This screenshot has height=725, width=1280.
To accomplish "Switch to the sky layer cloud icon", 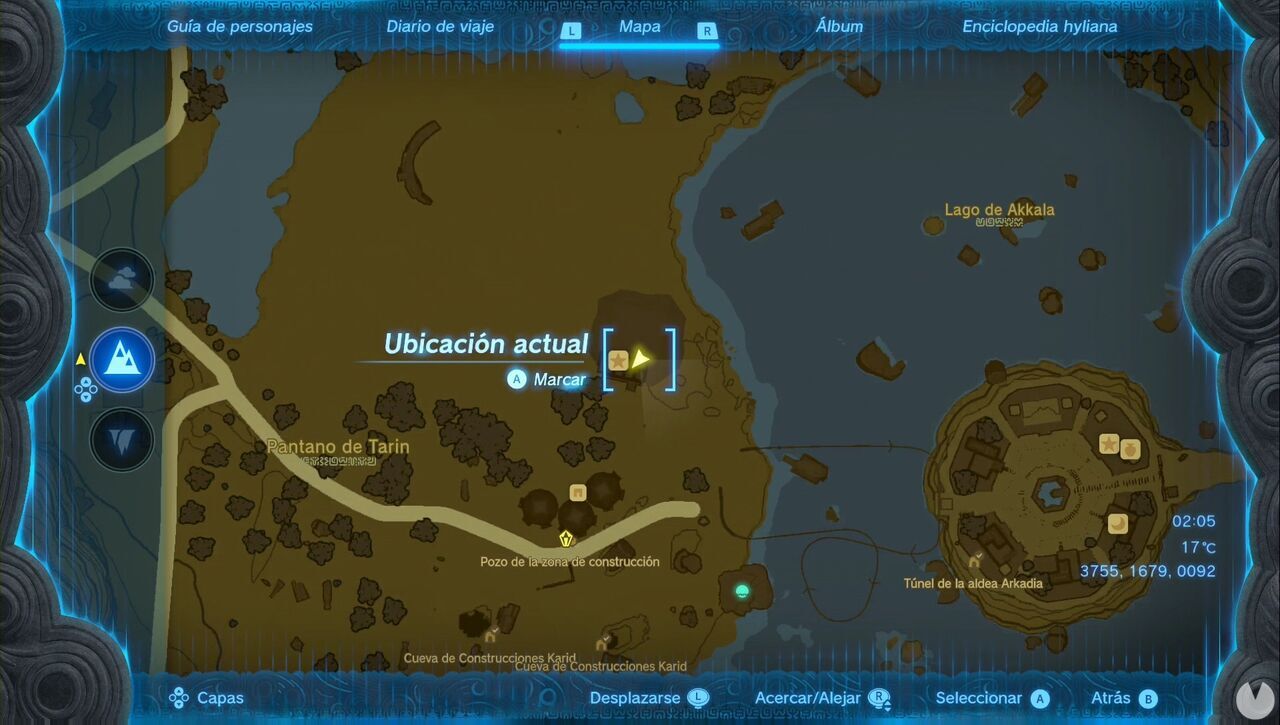I will click(x=121, y=279).
